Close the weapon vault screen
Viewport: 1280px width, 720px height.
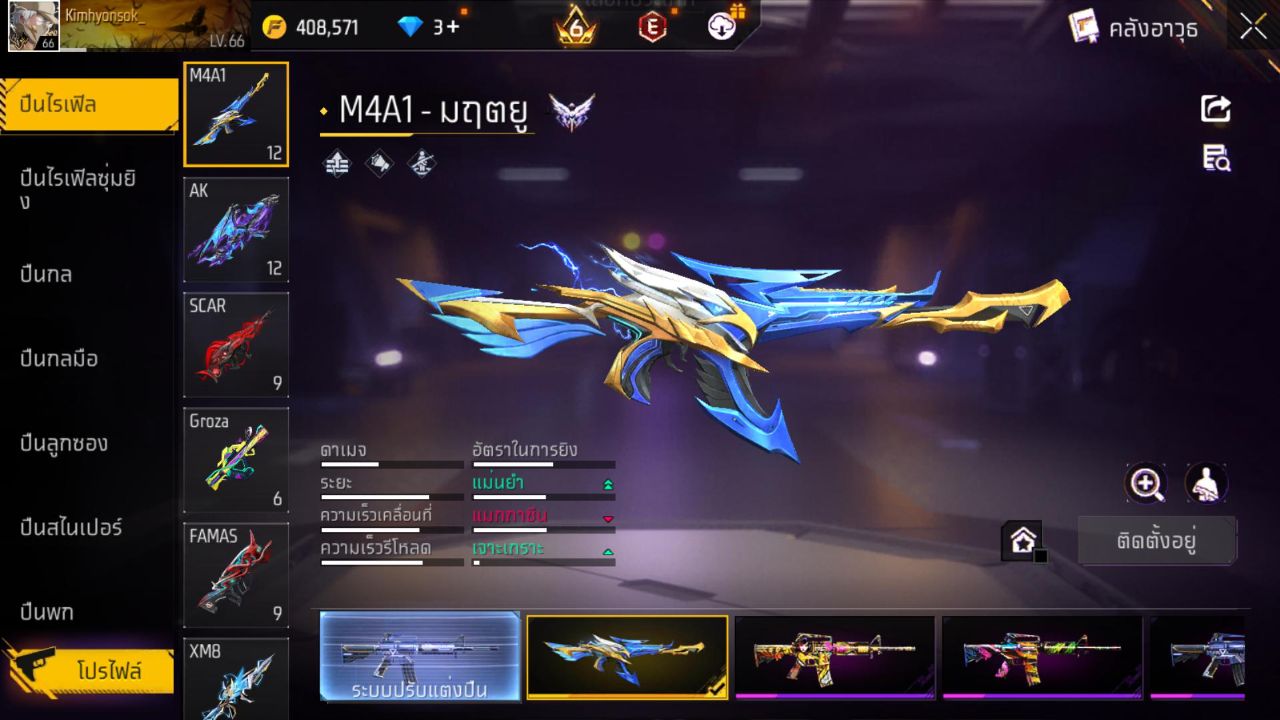(1253, 28)
